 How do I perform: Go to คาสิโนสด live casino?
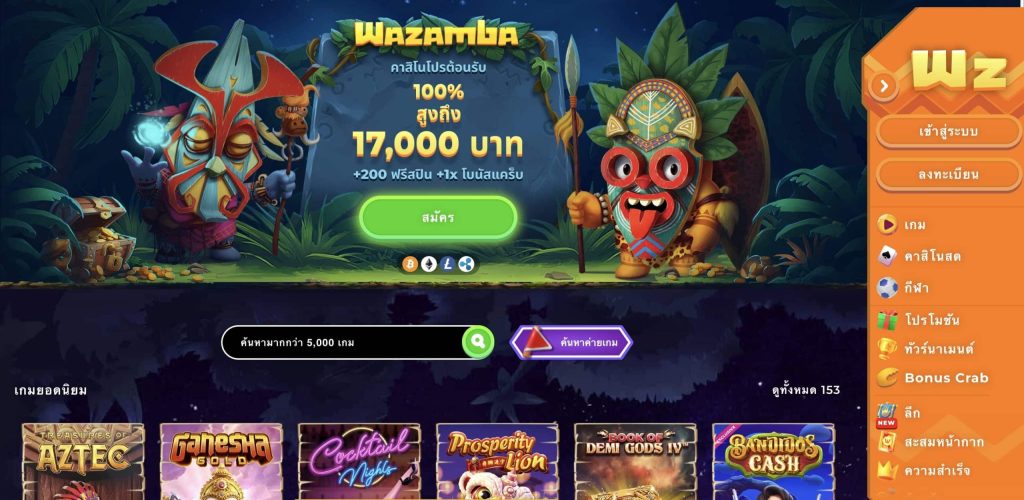click(x=931, y=256)
